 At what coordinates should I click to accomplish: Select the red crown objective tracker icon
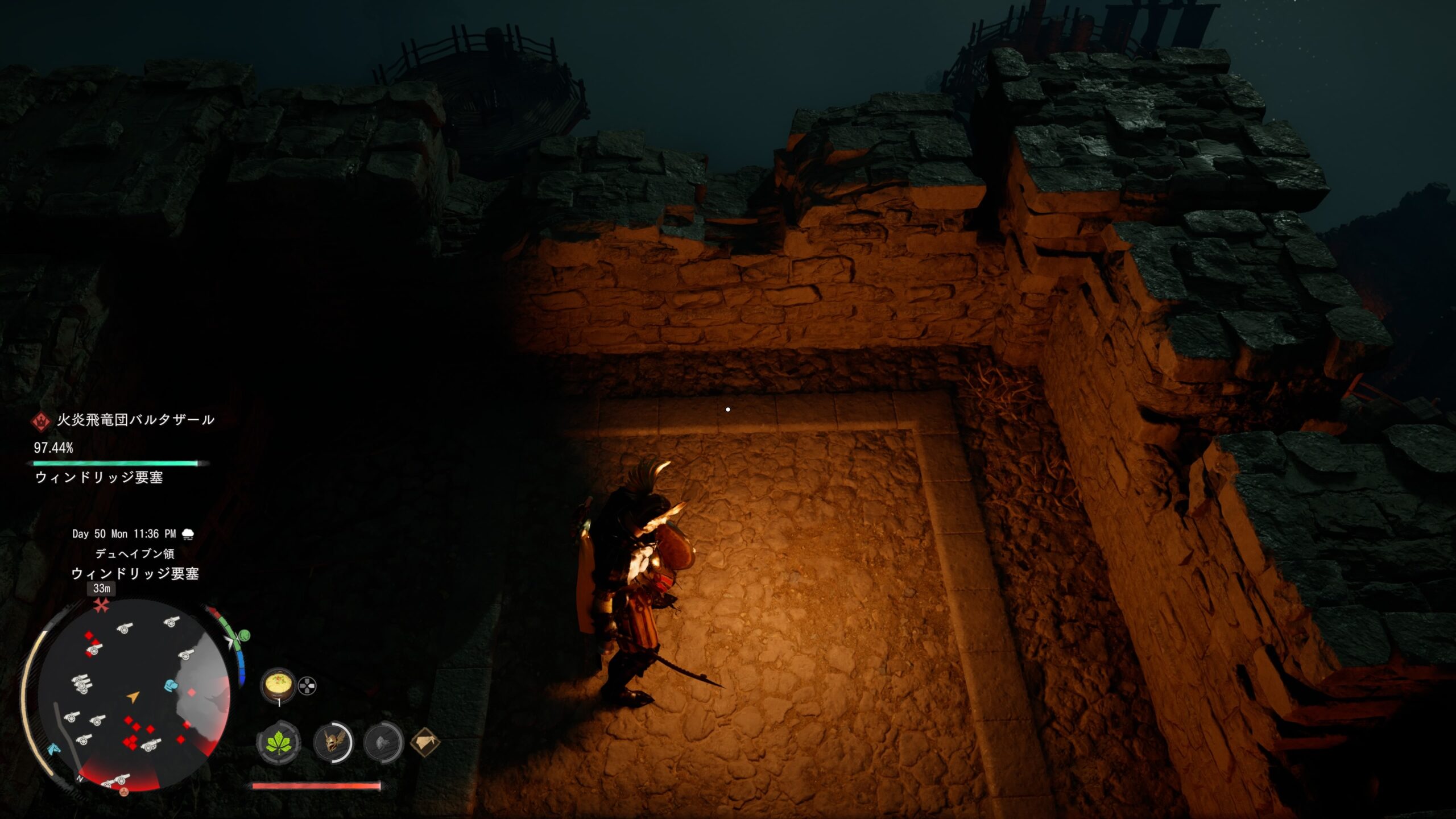41,421
